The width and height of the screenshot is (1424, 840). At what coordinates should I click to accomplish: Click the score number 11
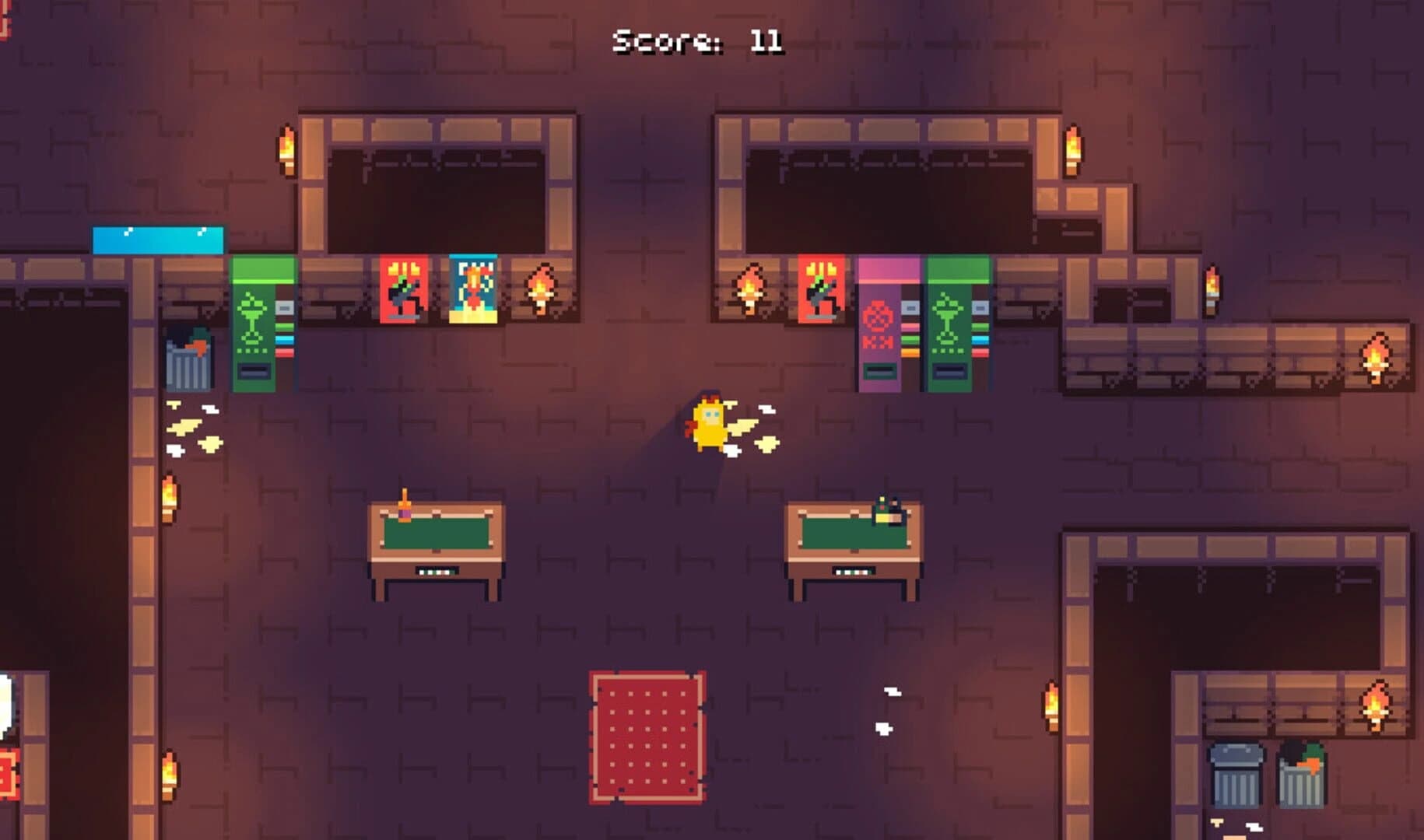[764, 40]
